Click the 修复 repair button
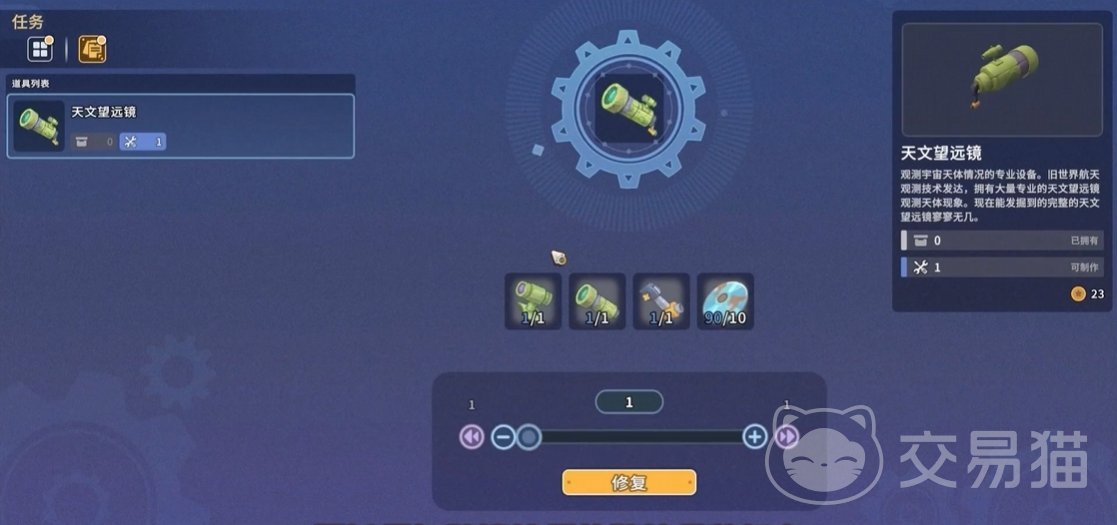 click(629, 482)
